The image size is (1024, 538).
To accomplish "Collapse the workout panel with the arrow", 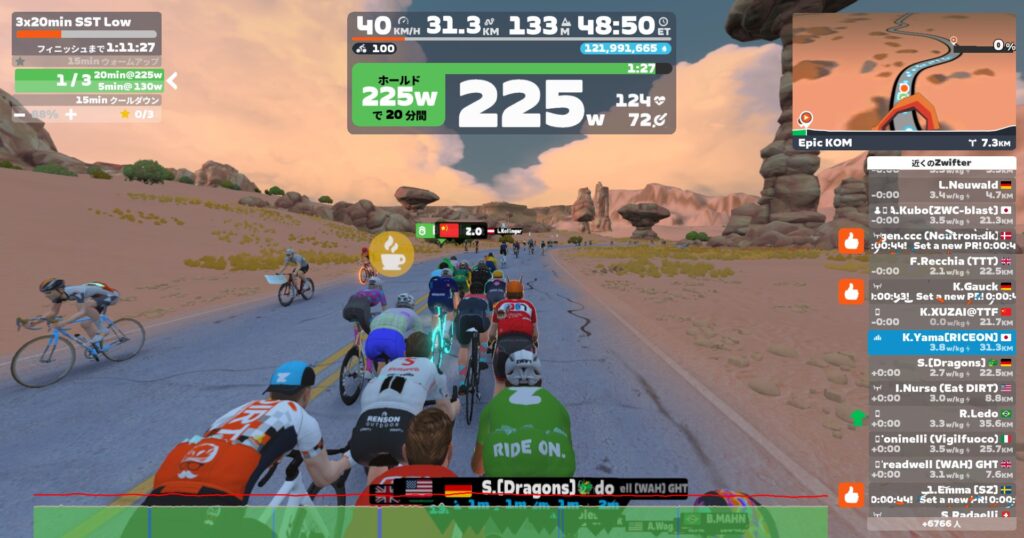I will click(172, 80).
